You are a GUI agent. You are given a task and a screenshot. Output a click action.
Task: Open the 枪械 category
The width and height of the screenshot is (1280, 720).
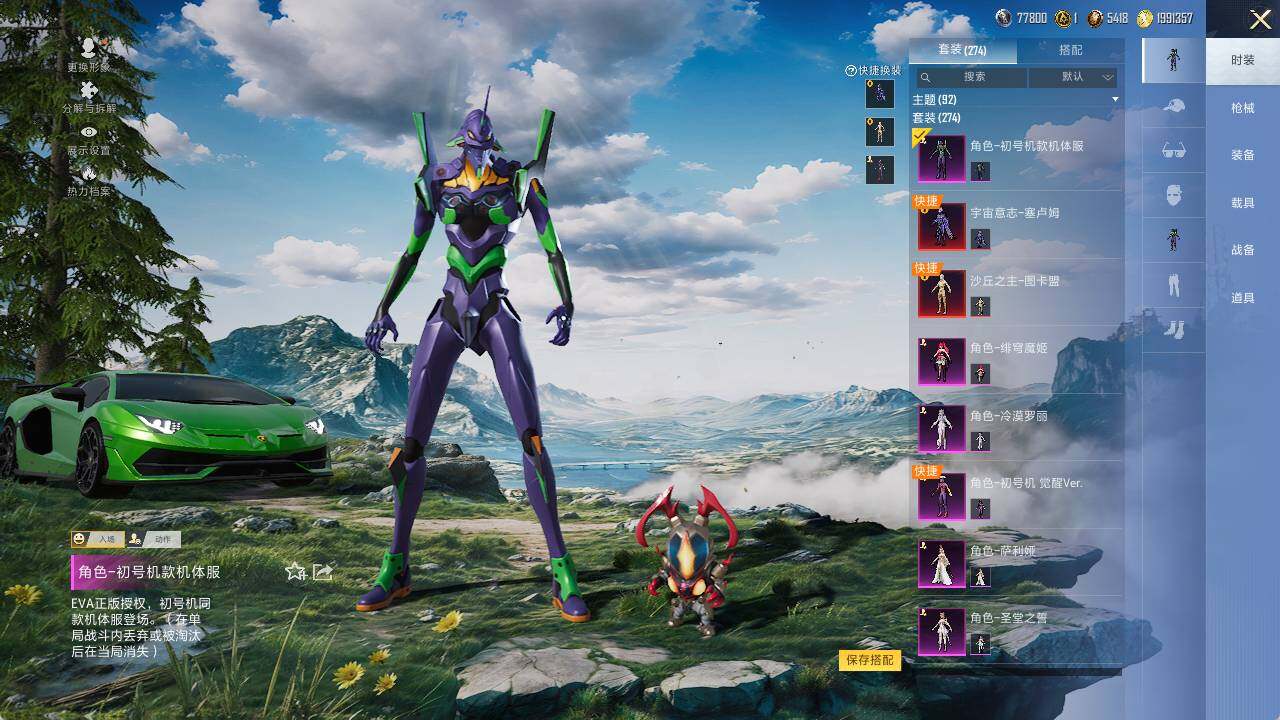tap(1243, 108)
